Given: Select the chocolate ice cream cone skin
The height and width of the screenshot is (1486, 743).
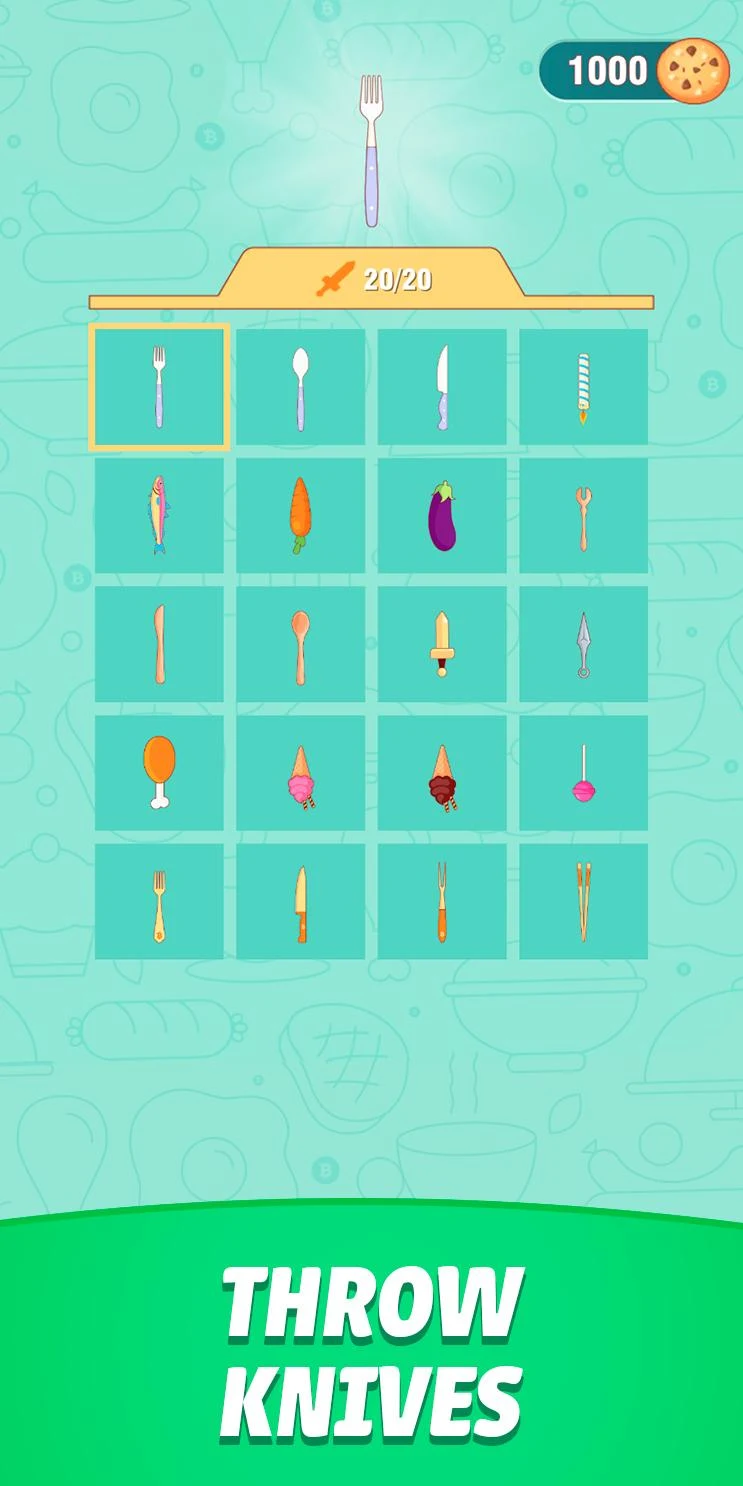Looking at the screenshot, I should (x=442, y=772).
